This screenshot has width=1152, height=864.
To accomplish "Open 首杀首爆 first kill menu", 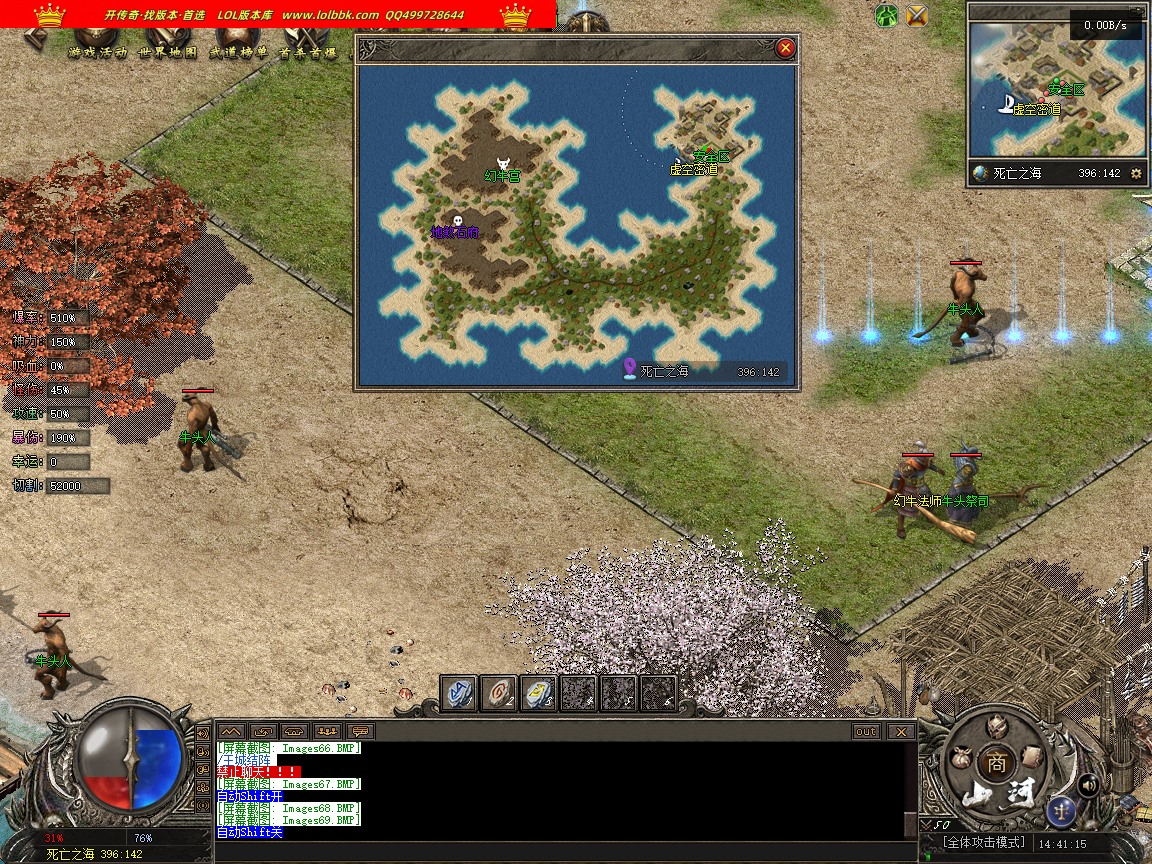I will [x=307, y=52].
